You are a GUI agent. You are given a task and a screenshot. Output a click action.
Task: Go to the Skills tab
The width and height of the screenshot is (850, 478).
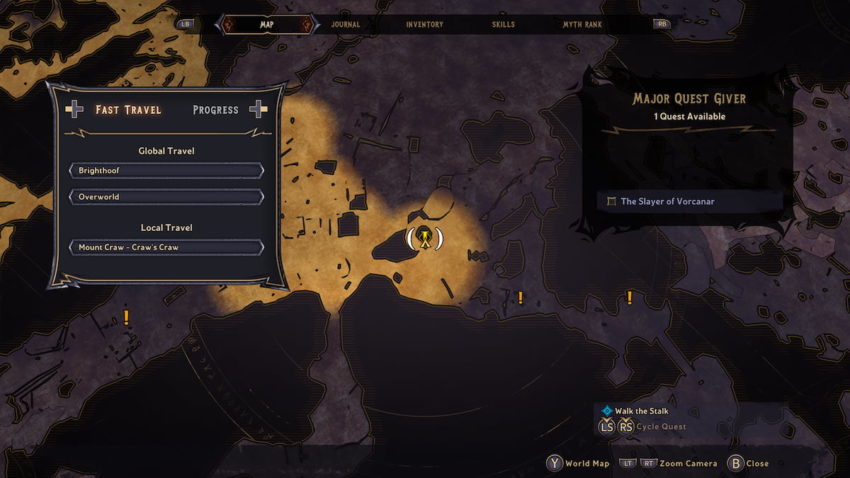[504, 24]
